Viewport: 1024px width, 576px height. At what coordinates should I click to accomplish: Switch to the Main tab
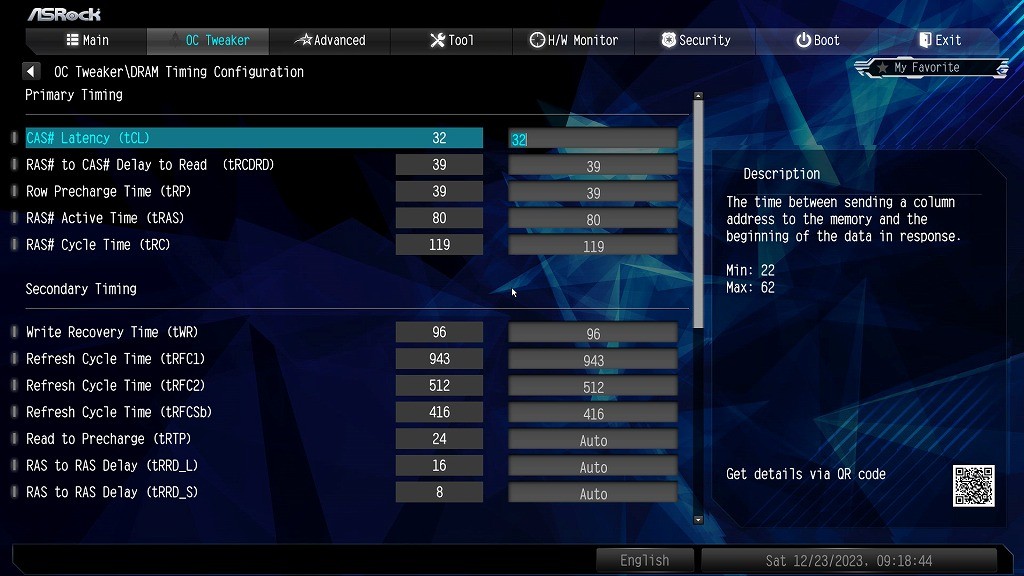click(87, 40)
